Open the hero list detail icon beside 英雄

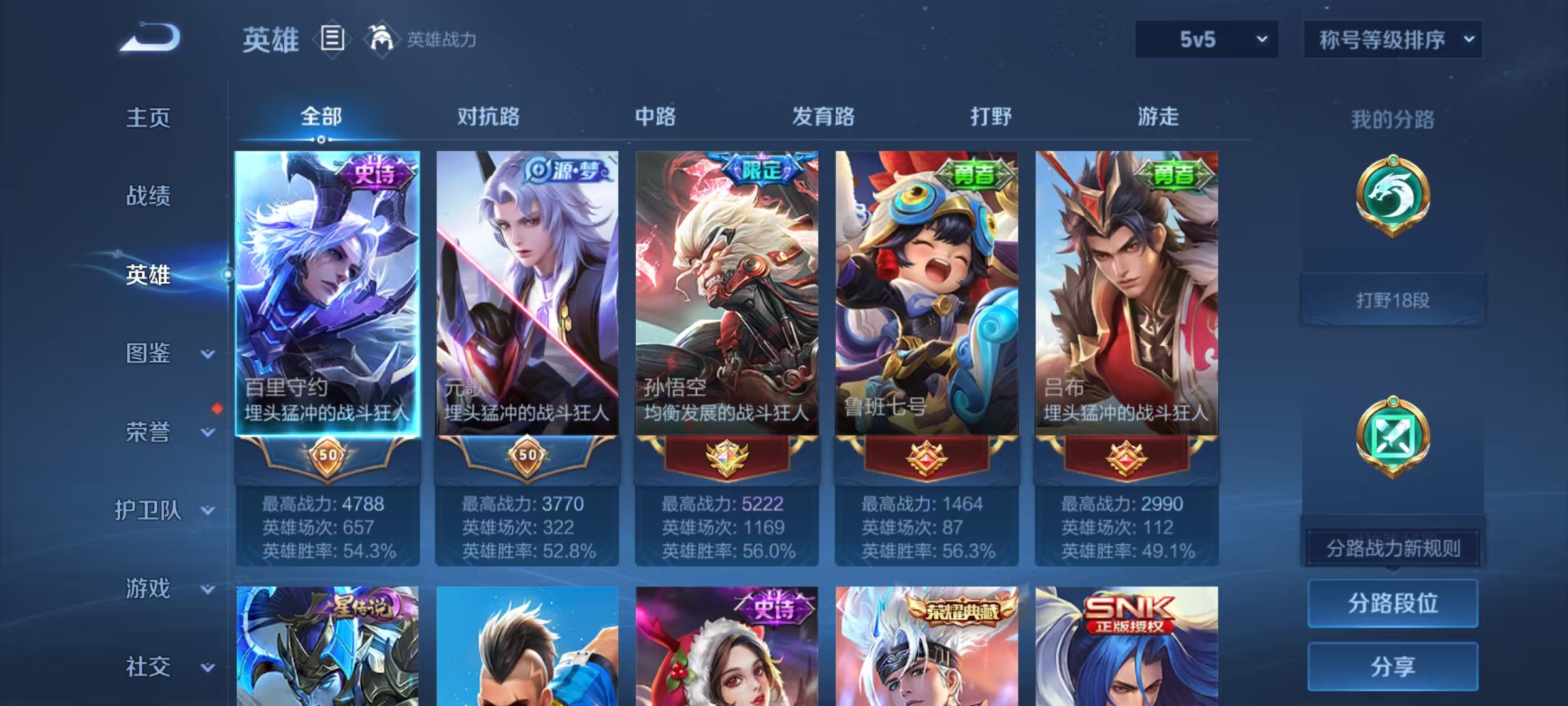point(332,41)
